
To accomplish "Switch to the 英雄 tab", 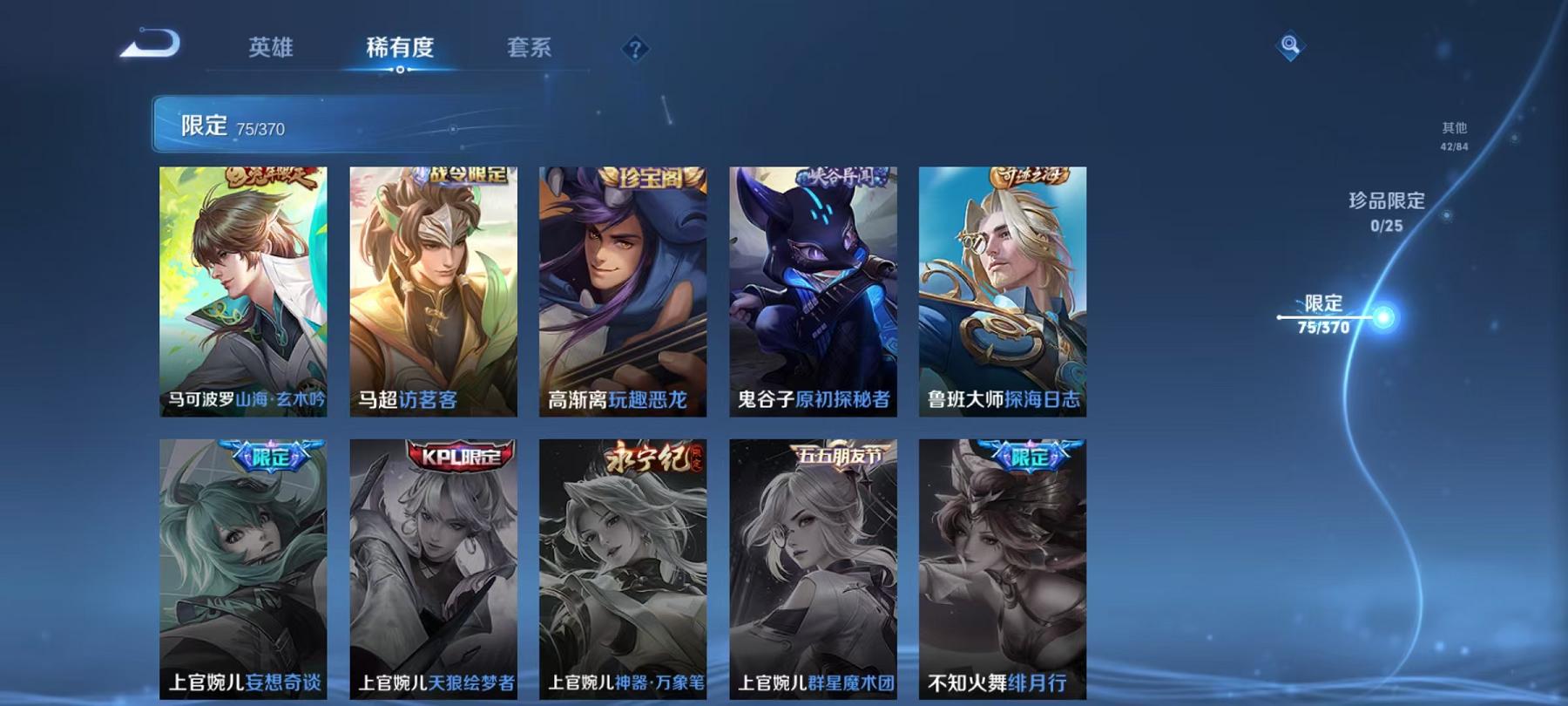I will (x=271, y=50).
